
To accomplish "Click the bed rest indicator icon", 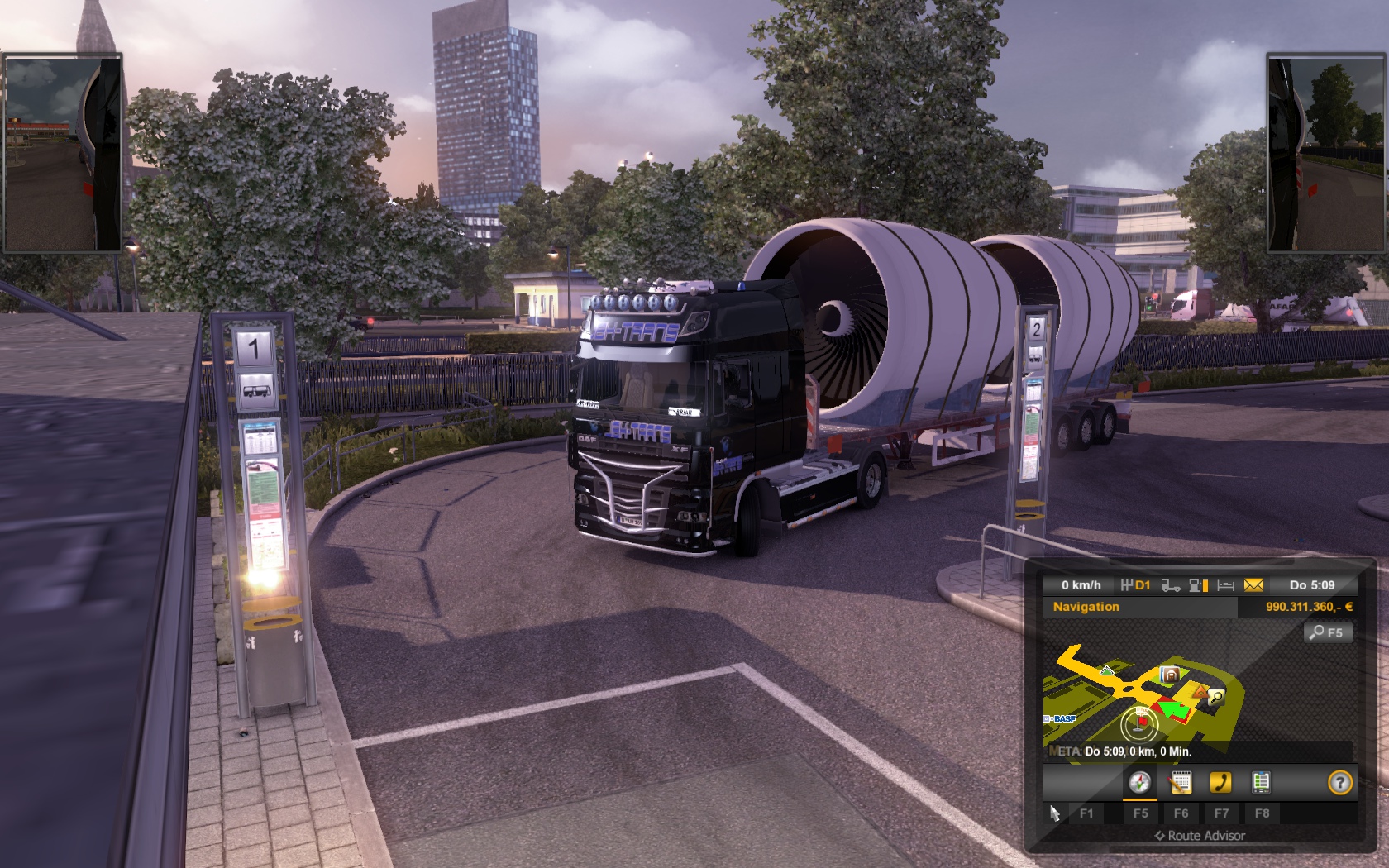I will pos(1226,585).
